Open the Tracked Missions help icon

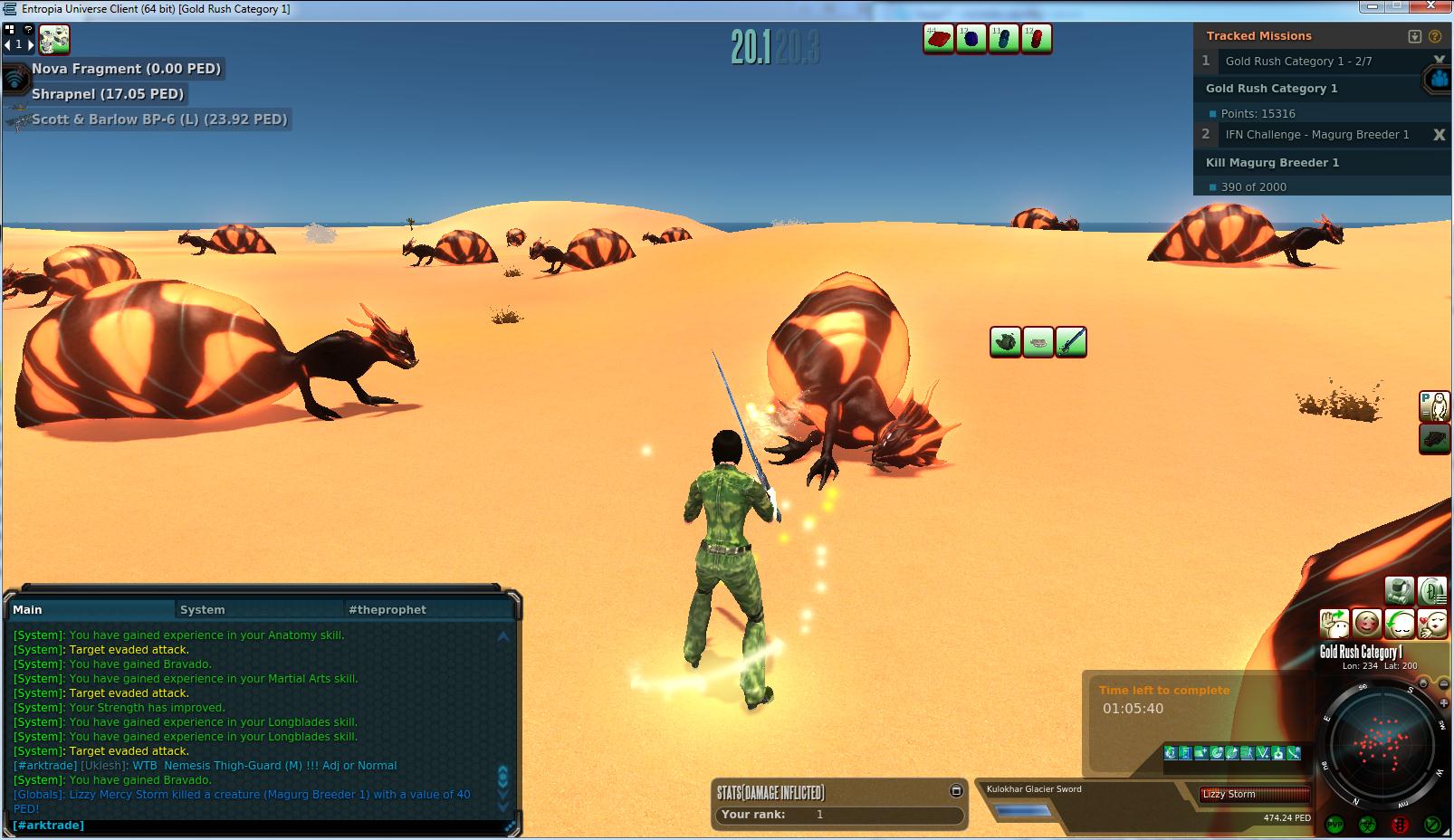1434,36
